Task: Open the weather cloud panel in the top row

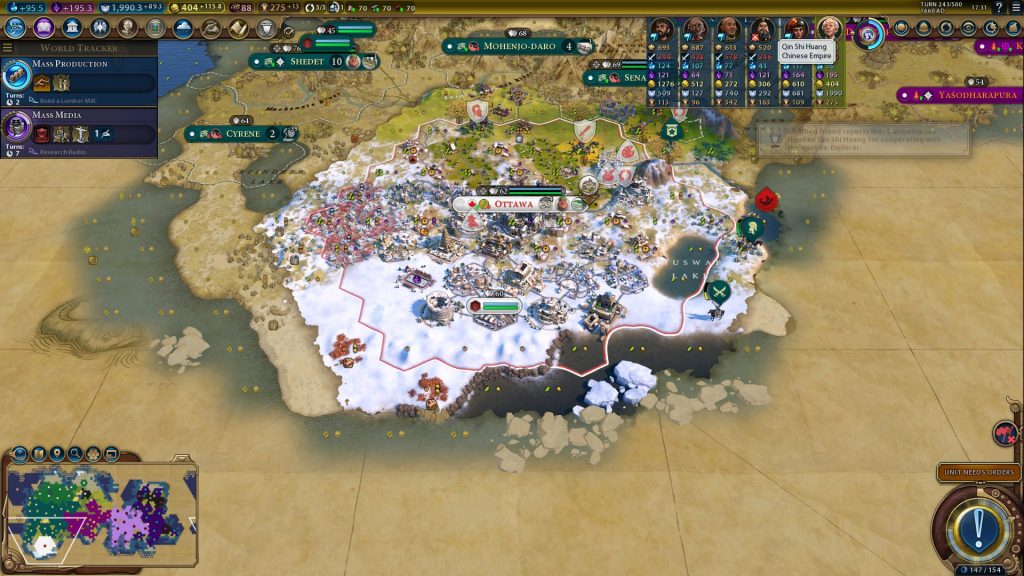Action: click(183, 28)
